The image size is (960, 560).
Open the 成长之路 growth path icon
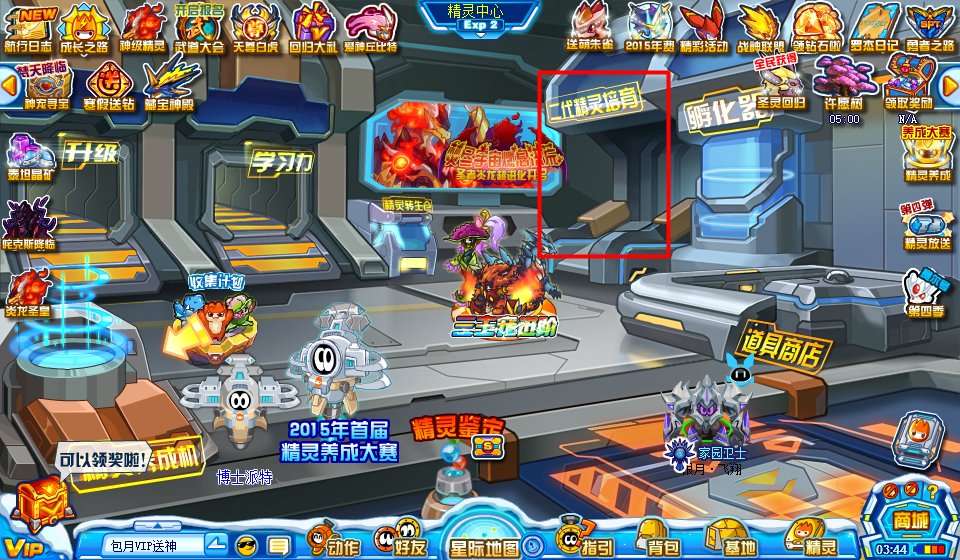point(86,26)
